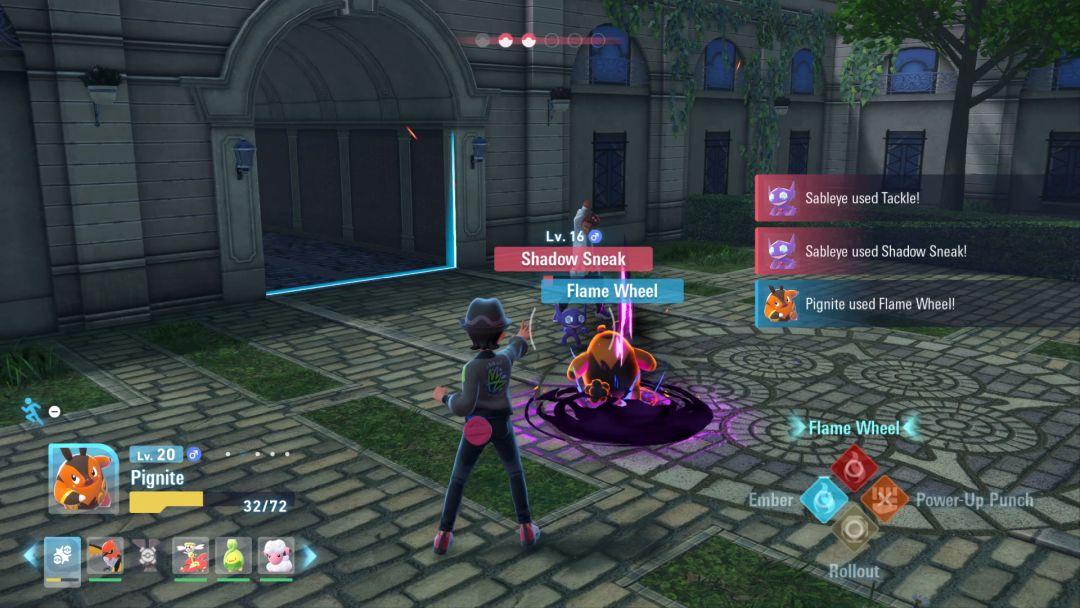
Task: Pick Budew from the party bar
Action: click(233, 556)
